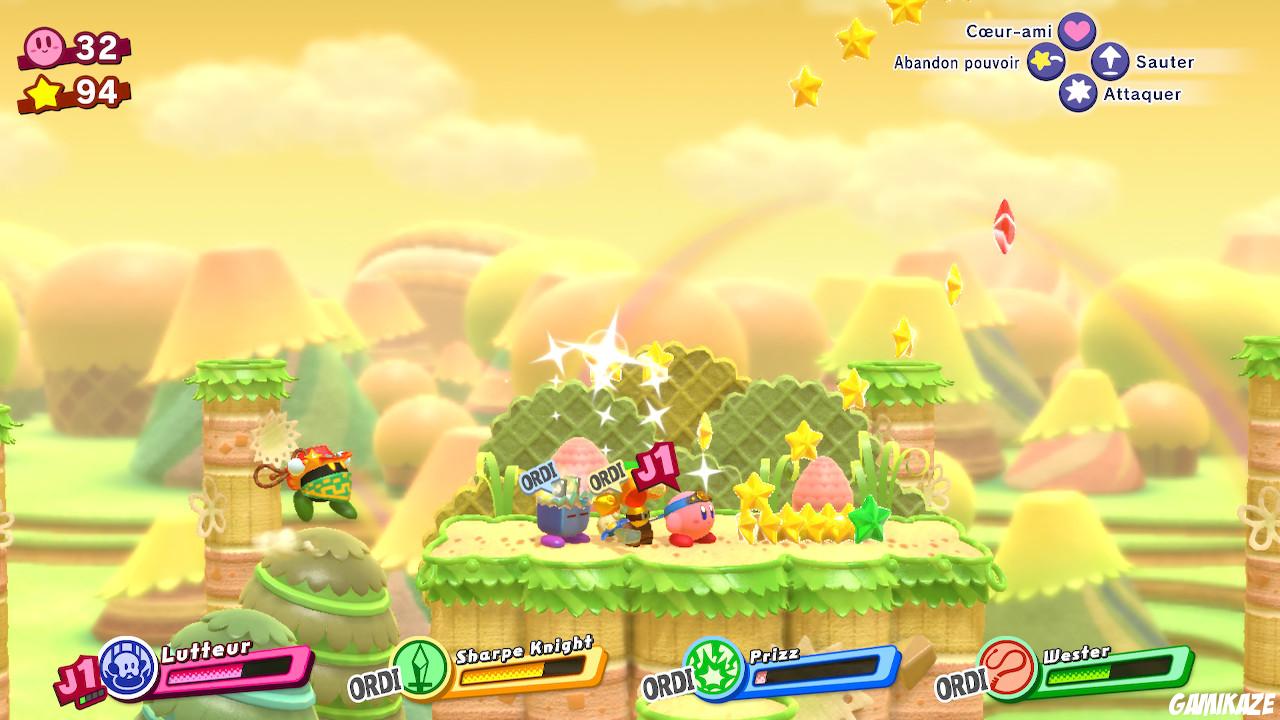Expand the J1 nameplate above Kirby

[658, 462]
